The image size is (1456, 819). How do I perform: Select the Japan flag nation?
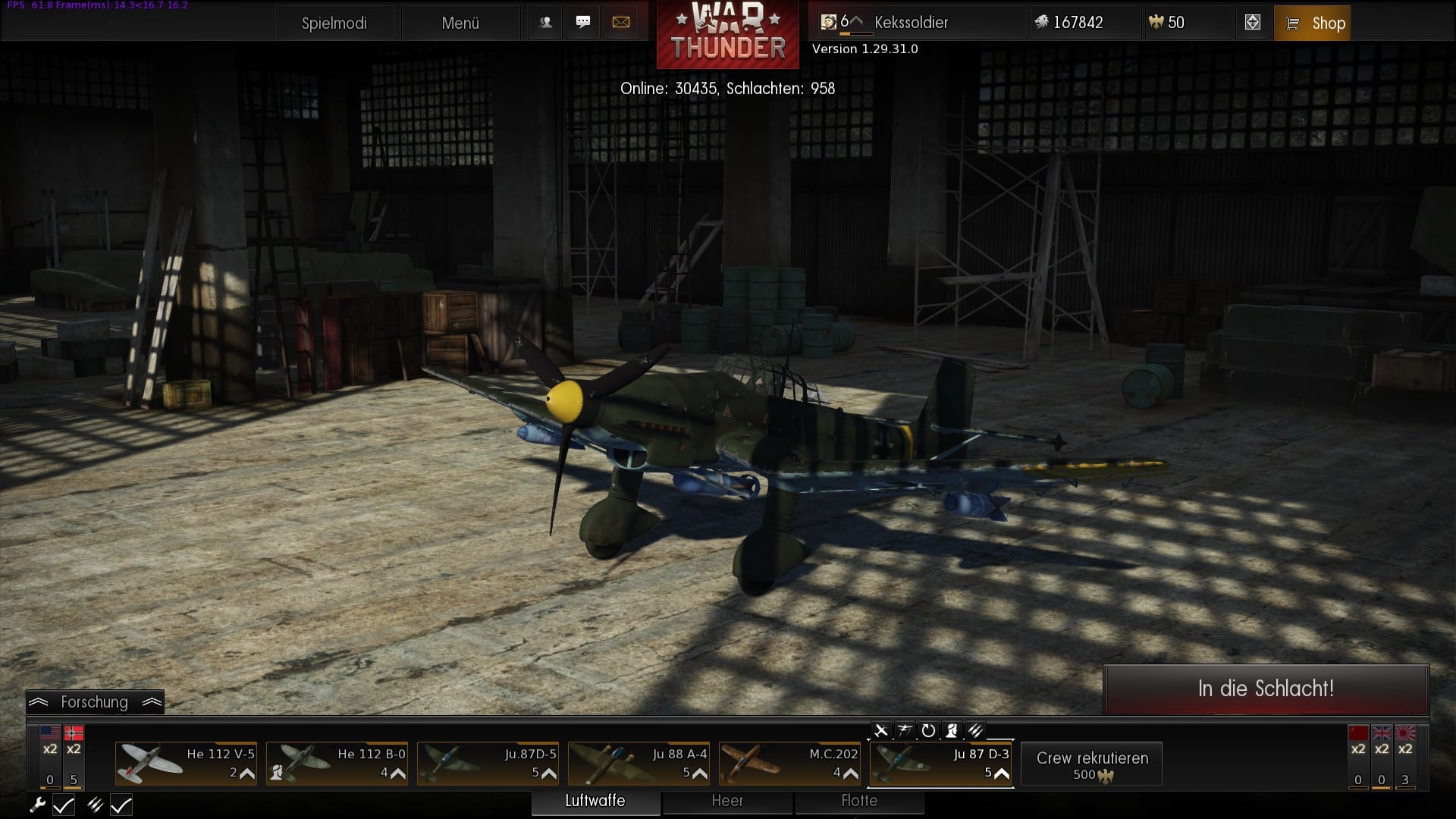coord(1405,733)
